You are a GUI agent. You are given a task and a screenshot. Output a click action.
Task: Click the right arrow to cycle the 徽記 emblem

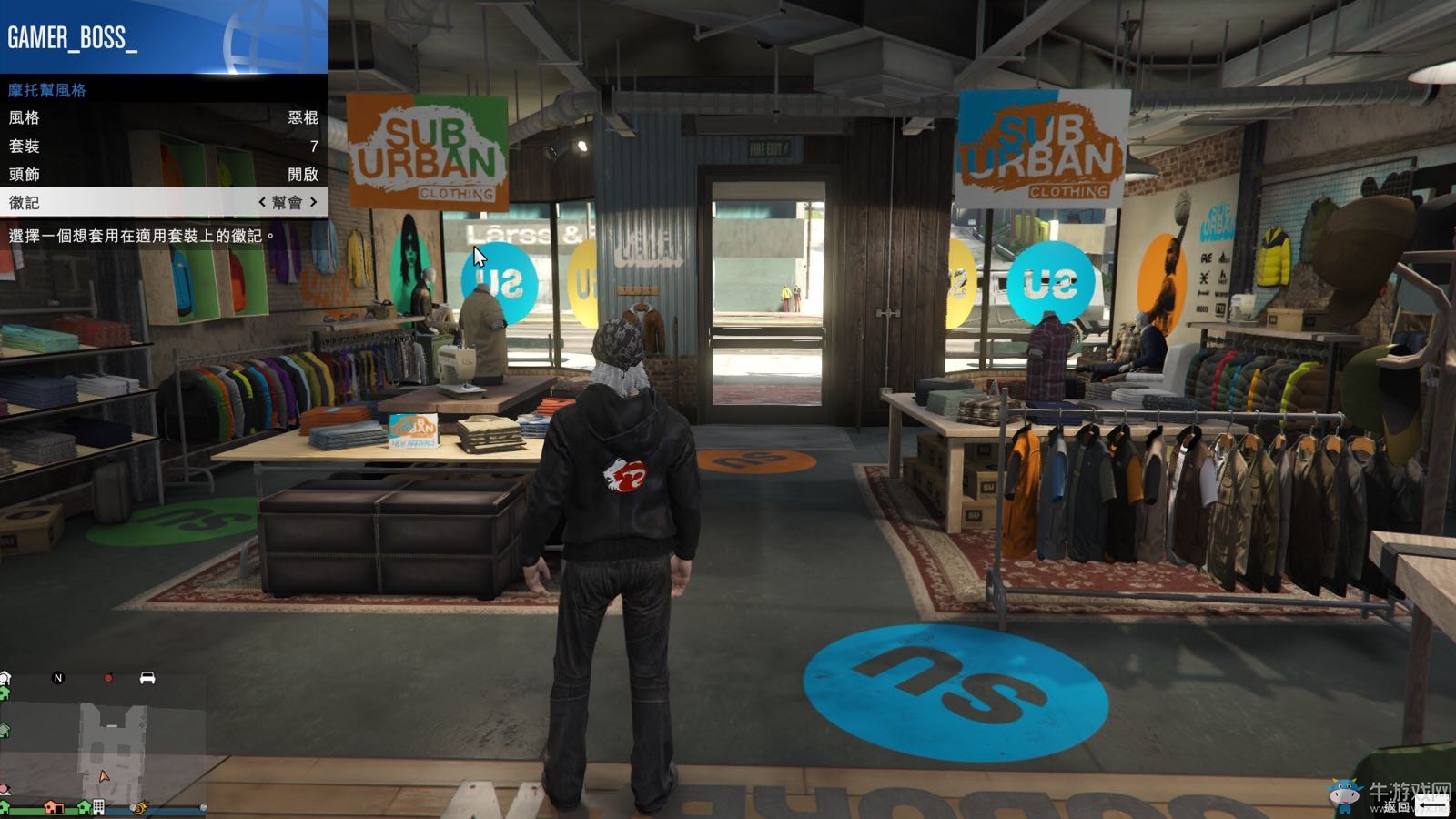coord(314,200)
